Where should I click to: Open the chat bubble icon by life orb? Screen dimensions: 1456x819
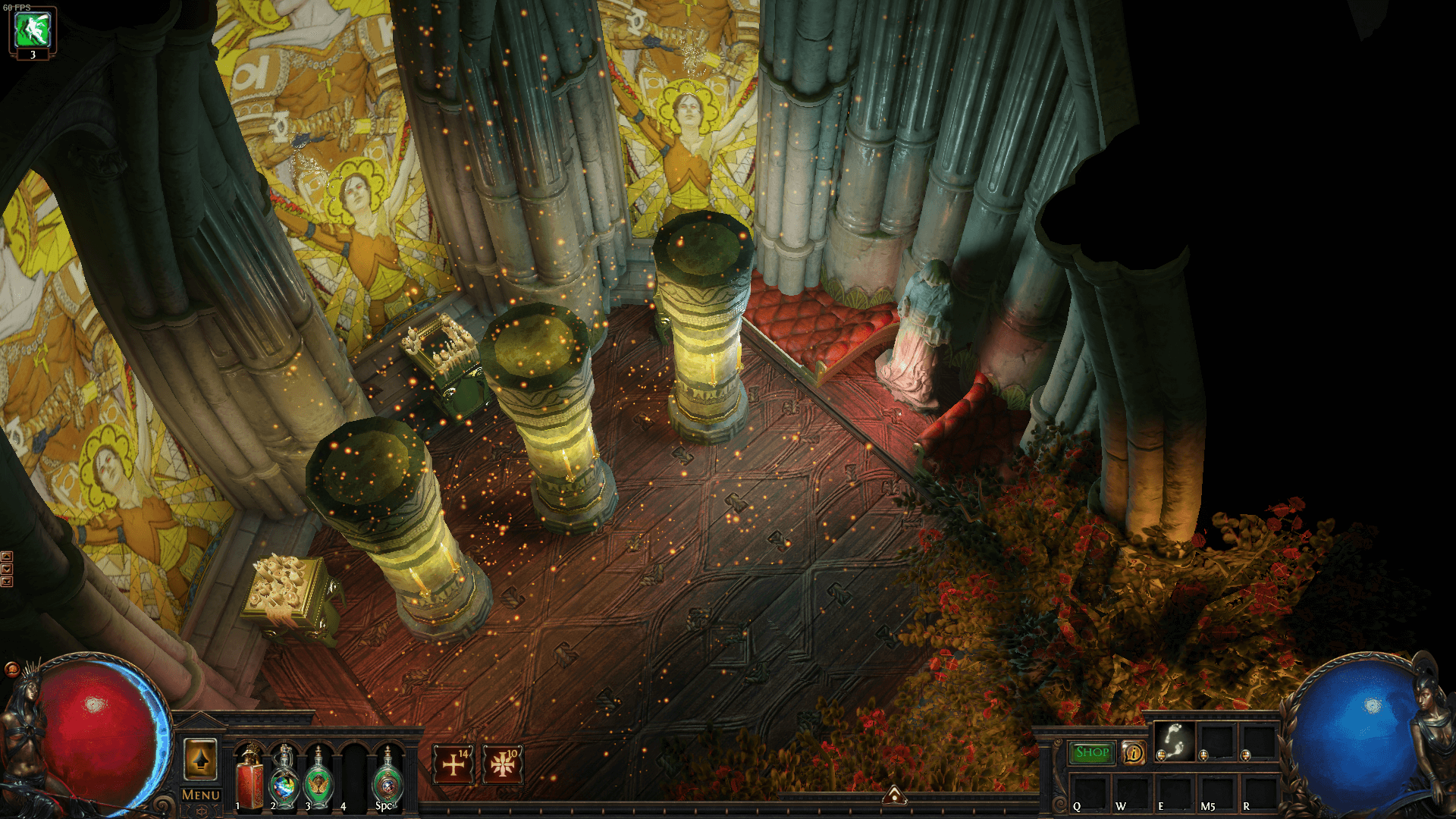click(11, 669)
